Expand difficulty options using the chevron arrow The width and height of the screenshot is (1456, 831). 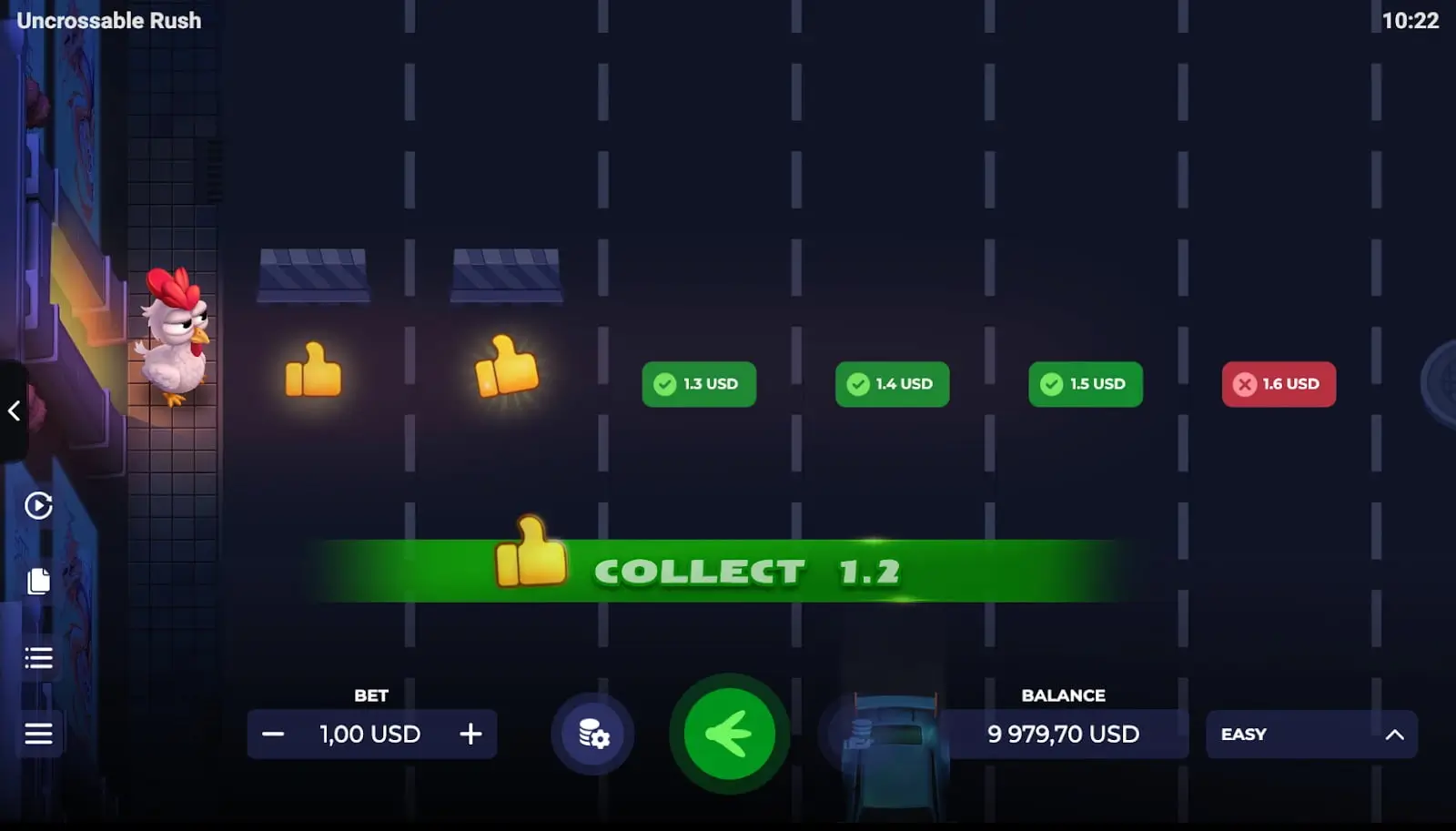pyautogui.click(x=1395, y=734)
